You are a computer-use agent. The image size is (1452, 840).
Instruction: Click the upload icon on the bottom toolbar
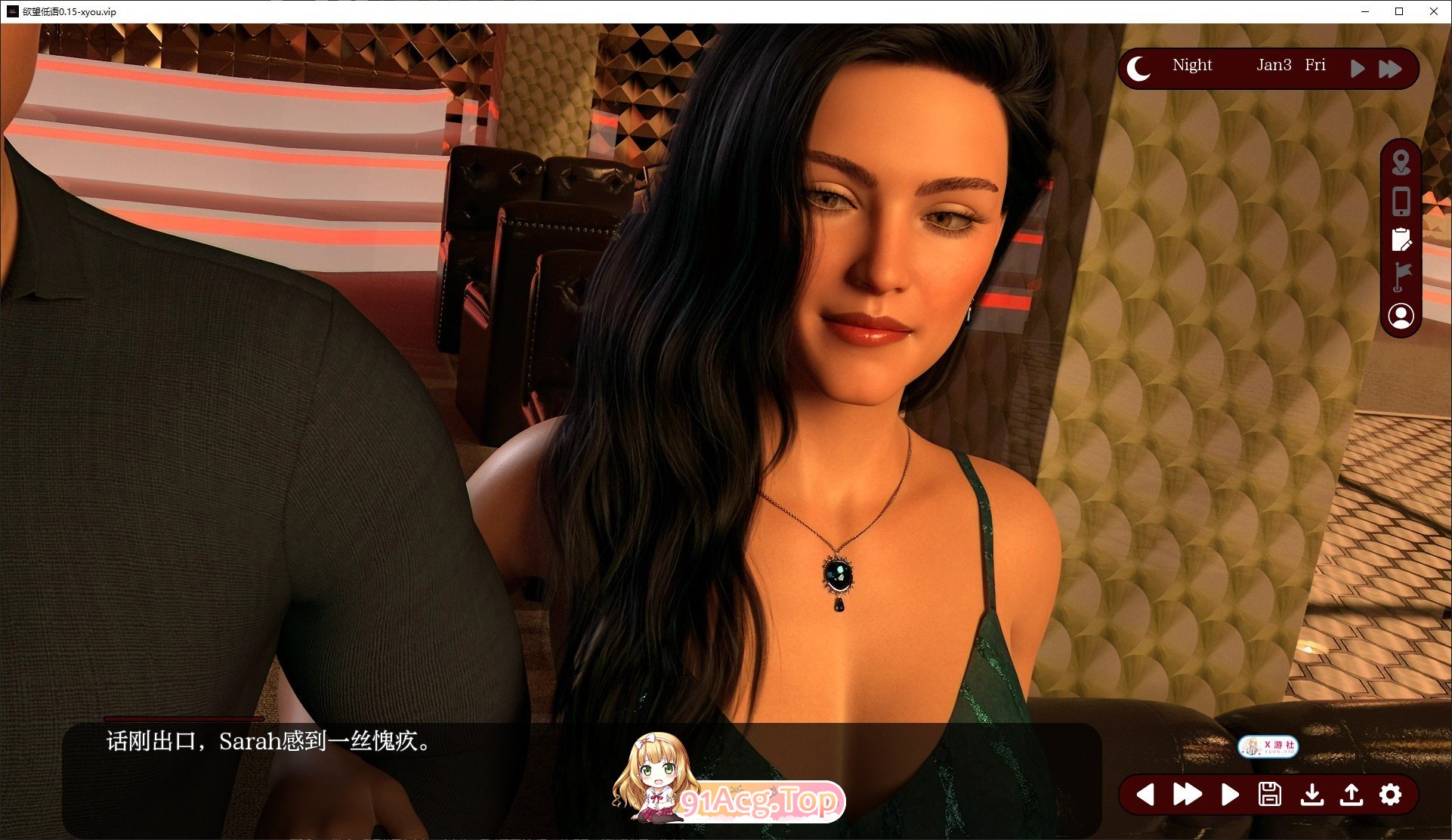pyautogui.click(x=1352, y=795)
